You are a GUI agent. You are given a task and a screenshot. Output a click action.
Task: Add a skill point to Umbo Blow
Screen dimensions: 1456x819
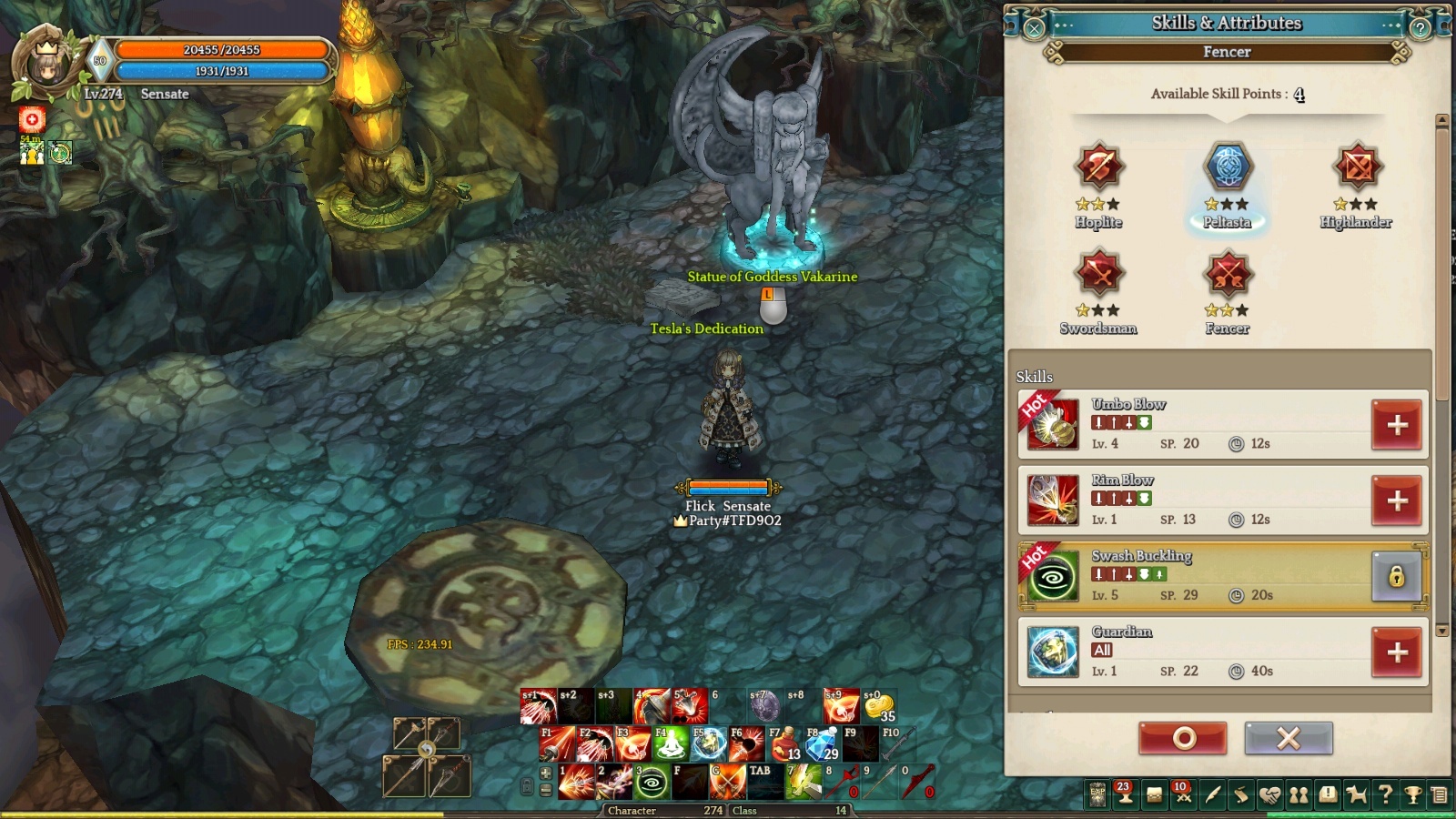(1397, 425)
